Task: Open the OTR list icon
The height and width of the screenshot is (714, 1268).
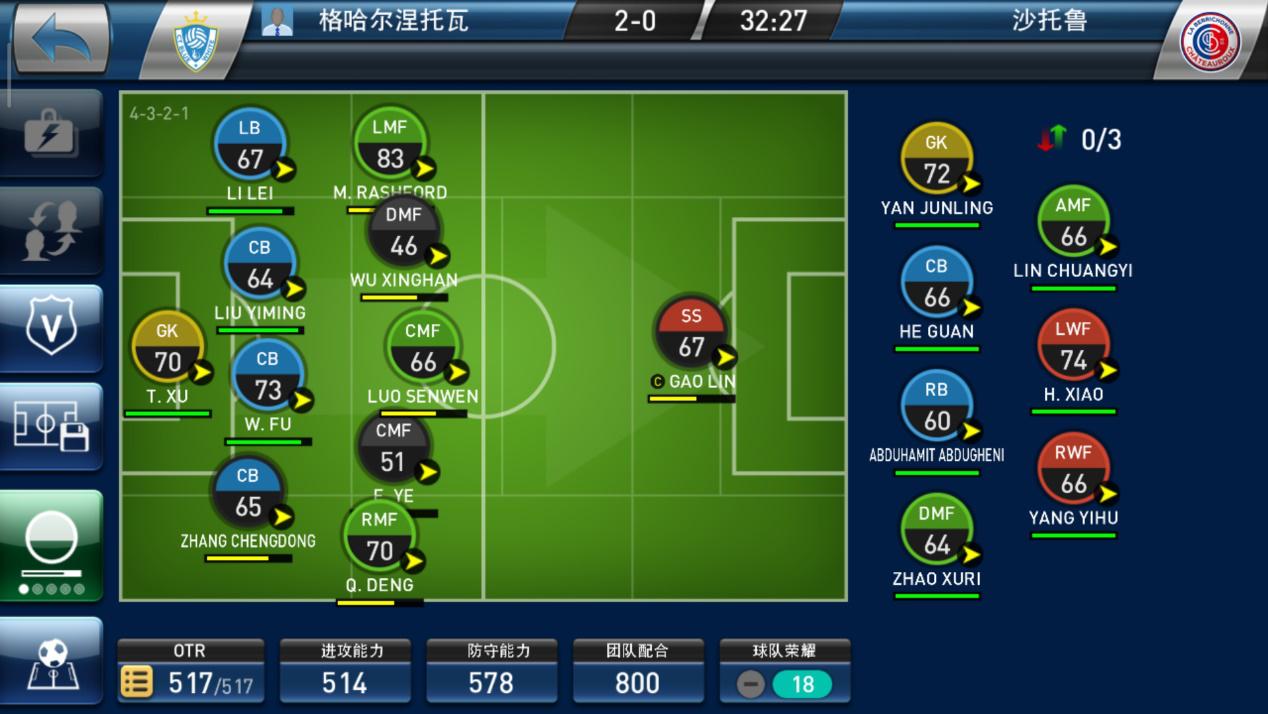Action: pos(137,683)
